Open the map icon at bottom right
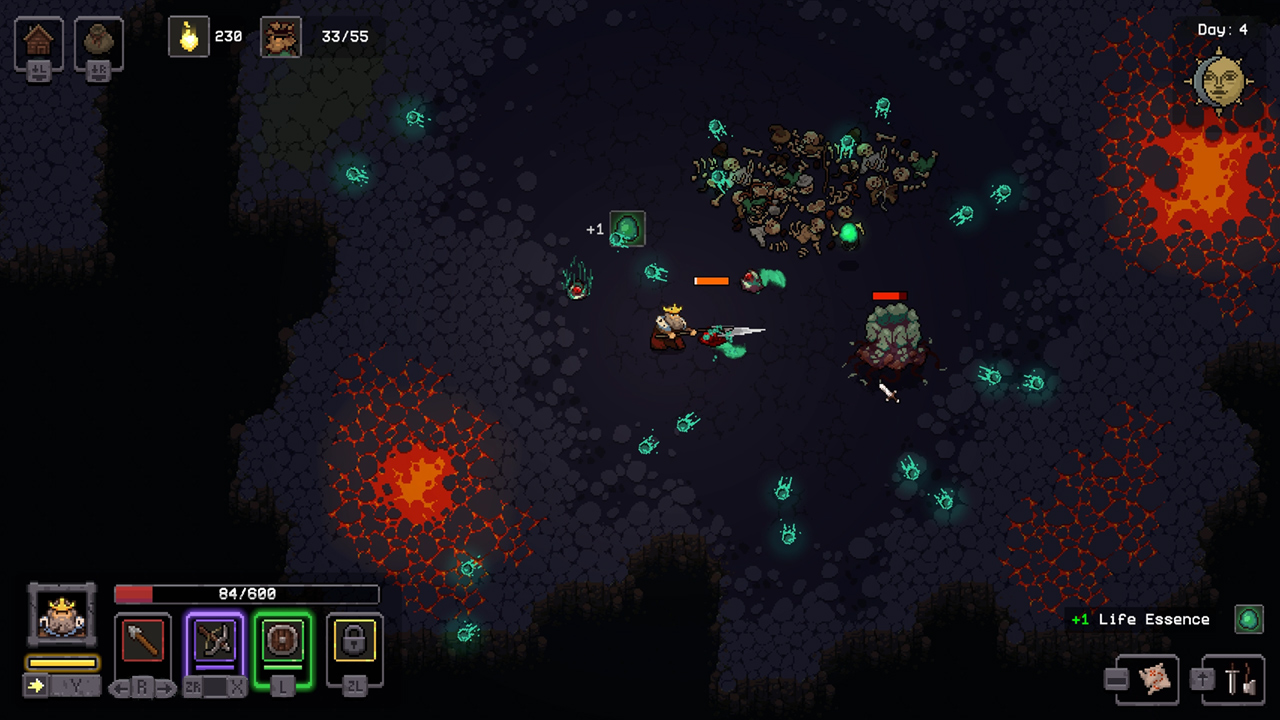 [1155, 680]
